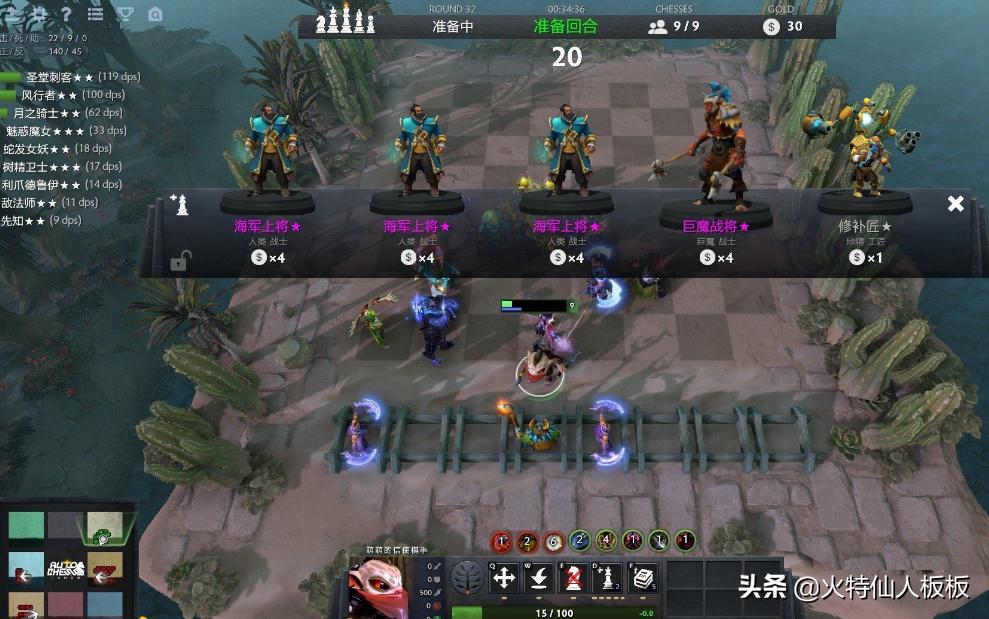
Task: Open the help question mark menu
Action: pyautogui.click(x=66, y=14)
